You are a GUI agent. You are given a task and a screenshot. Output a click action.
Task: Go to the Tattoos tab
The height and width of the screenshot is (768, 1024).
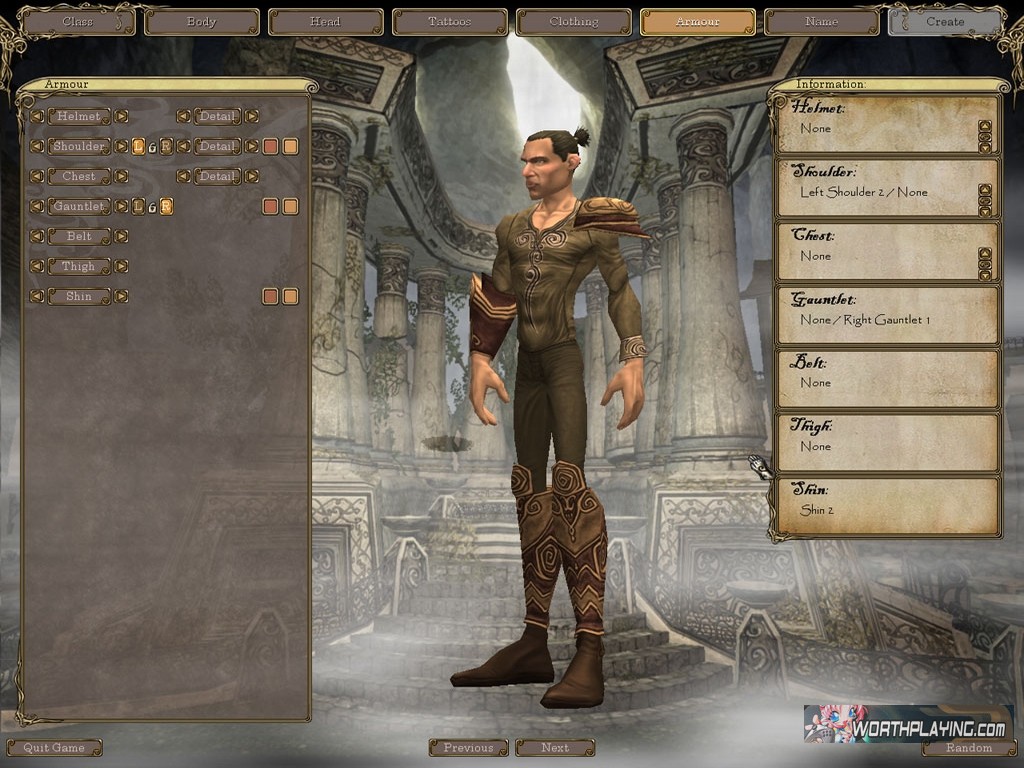[x=449, y=21]
